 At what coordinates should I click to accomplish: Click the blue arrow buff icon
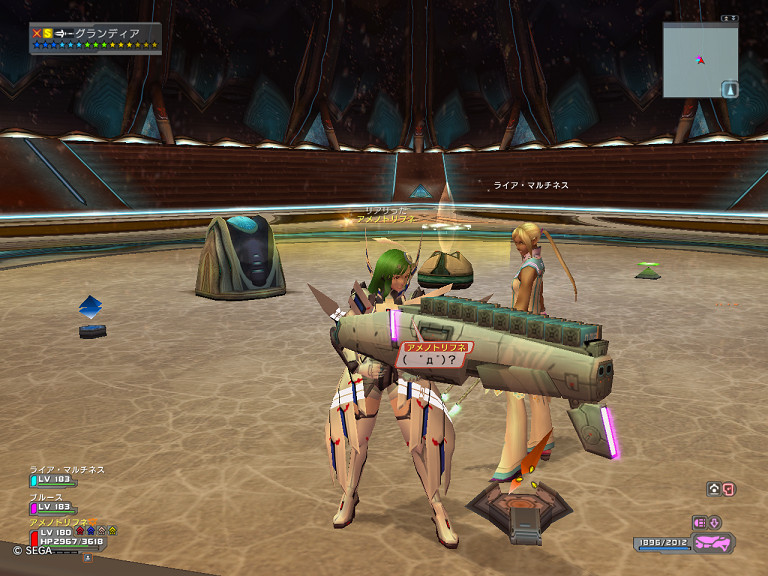click(91, 530)
